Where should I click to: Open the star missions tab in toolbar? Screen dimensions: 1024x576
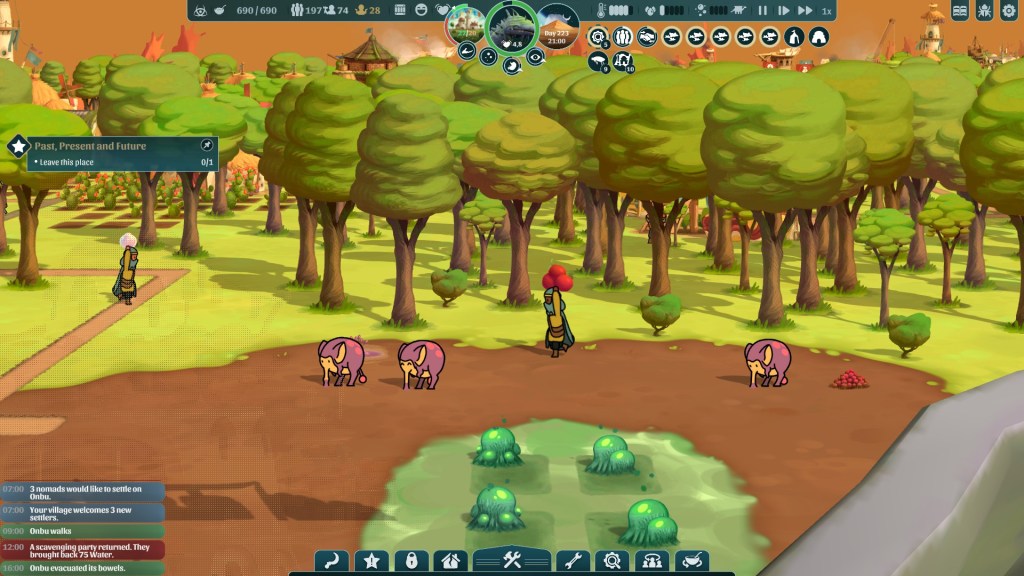tap(371, 561)
